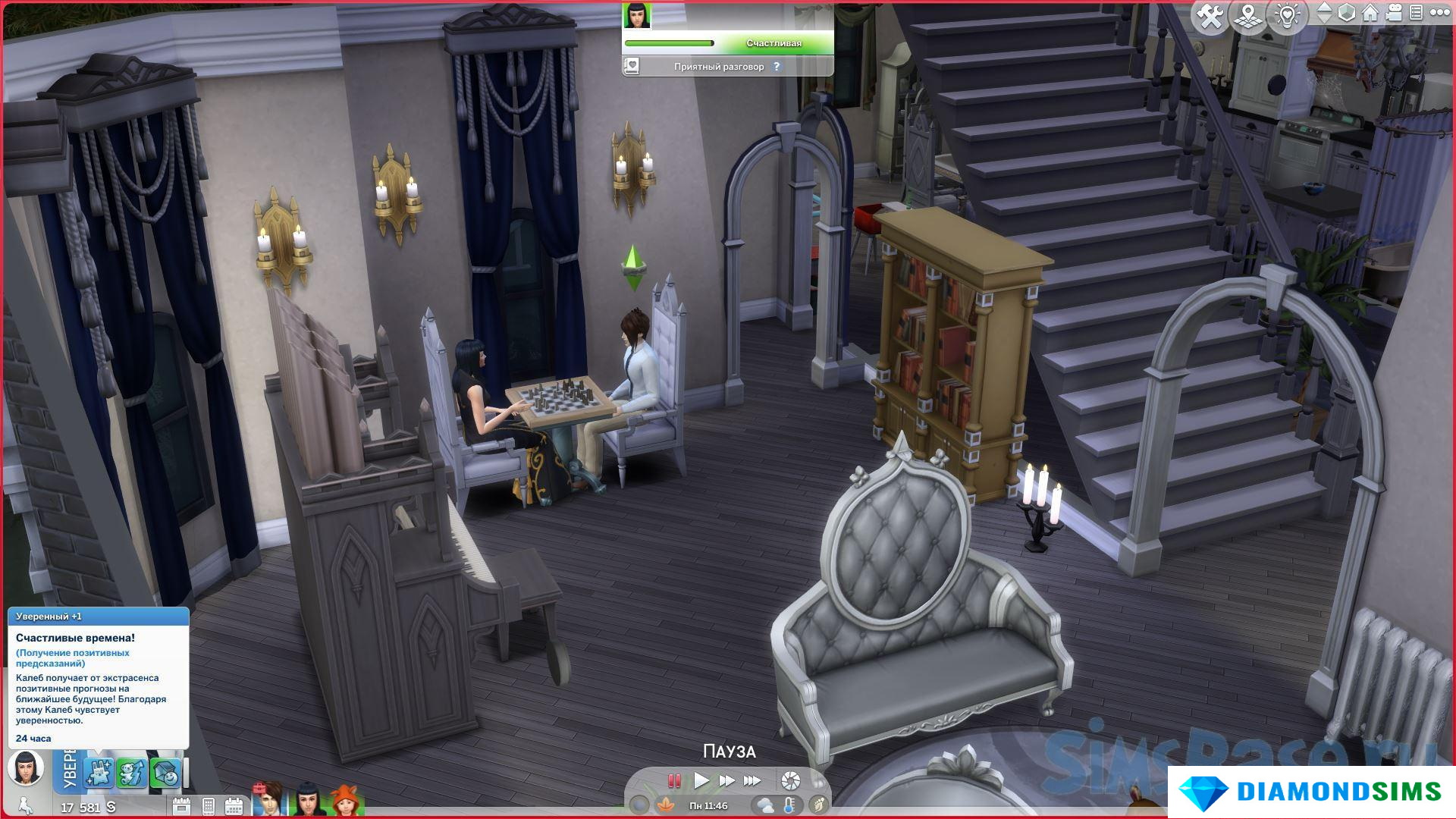Open the lightbulb-with-heart gallery icon
Image resolution: width=1456 pixels, height=819 pixels.
(x=1287, y=16)
